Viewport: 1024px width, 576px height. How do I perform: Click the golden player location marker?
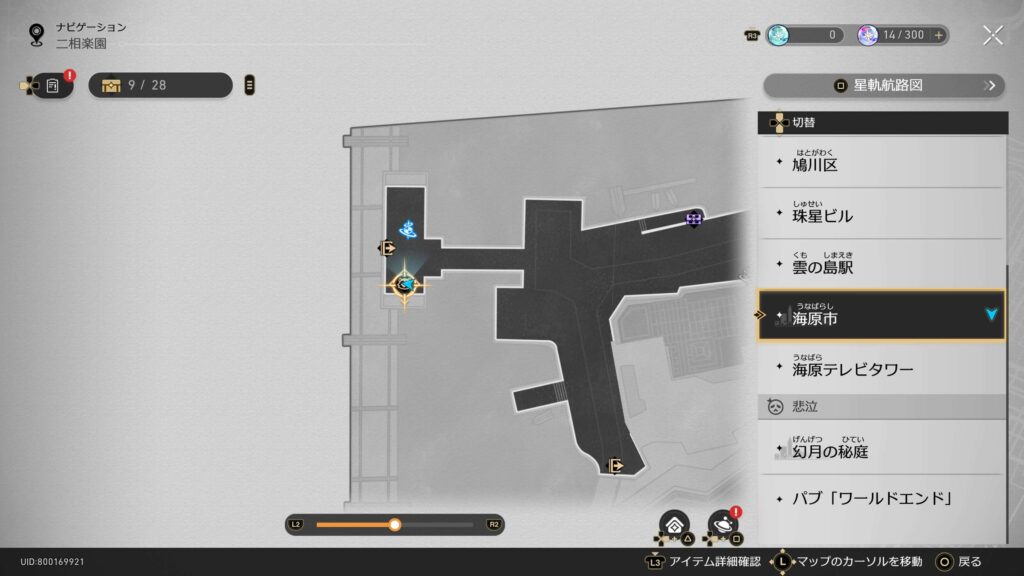click(x=405, y=286)
